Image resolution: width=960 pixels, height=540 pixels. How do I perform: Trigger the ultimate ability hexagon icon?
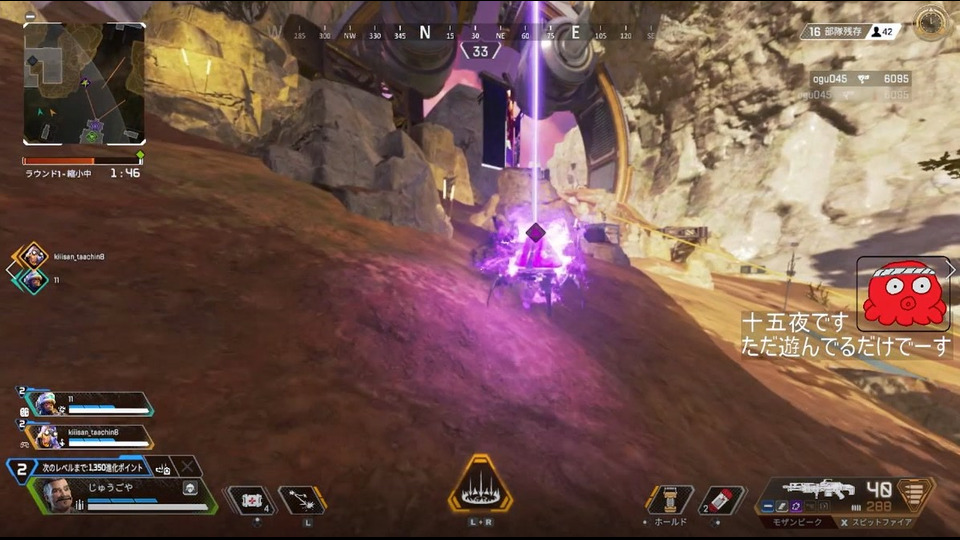click(x=480, y=487)
